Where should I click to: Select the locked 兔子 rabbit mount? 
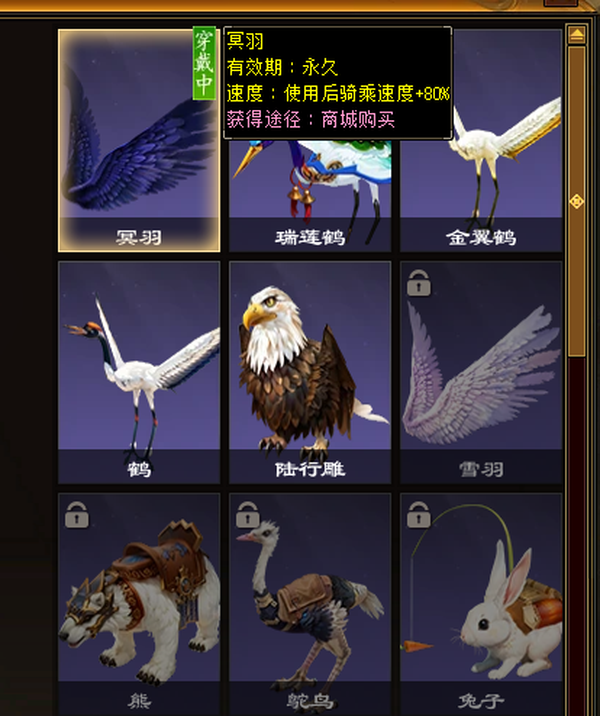pyautogui.click(x=481, y=600)
